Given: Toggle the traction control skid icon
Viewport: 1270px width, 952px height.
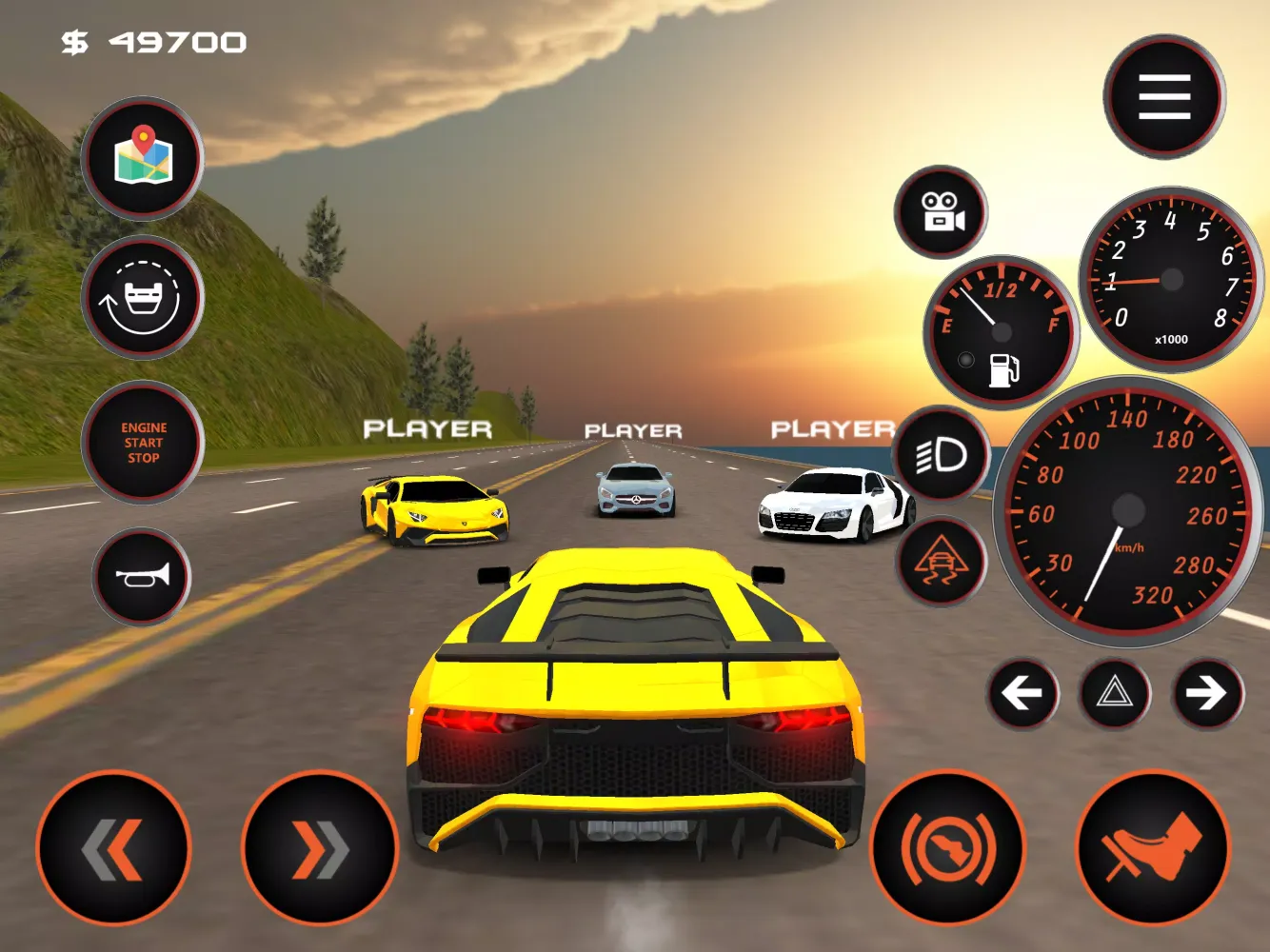Looking at the screenshot, I should click(942, 562).
